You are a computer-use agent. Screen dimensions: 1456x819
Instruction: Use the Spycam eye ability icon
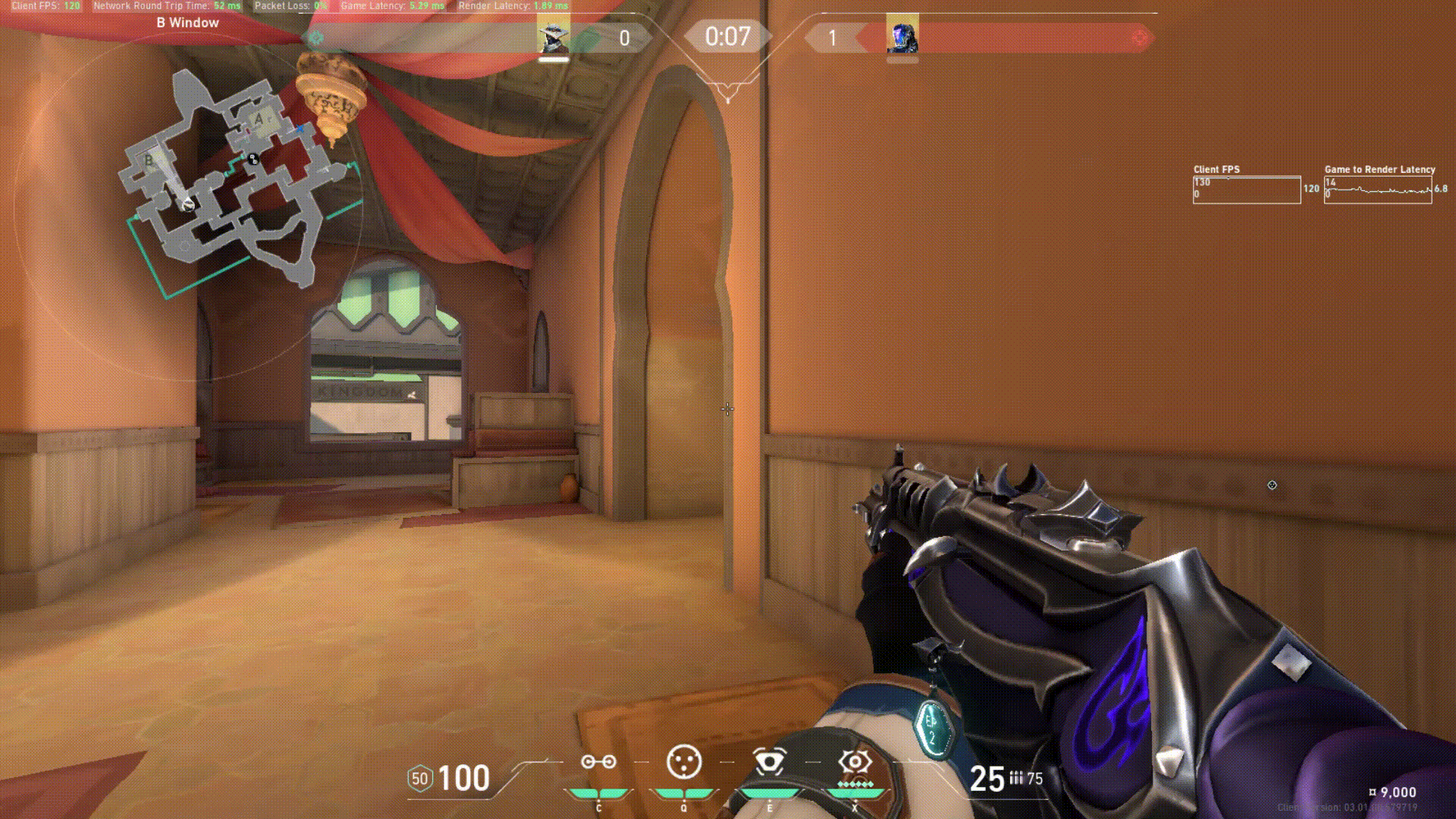coord(769,762)
